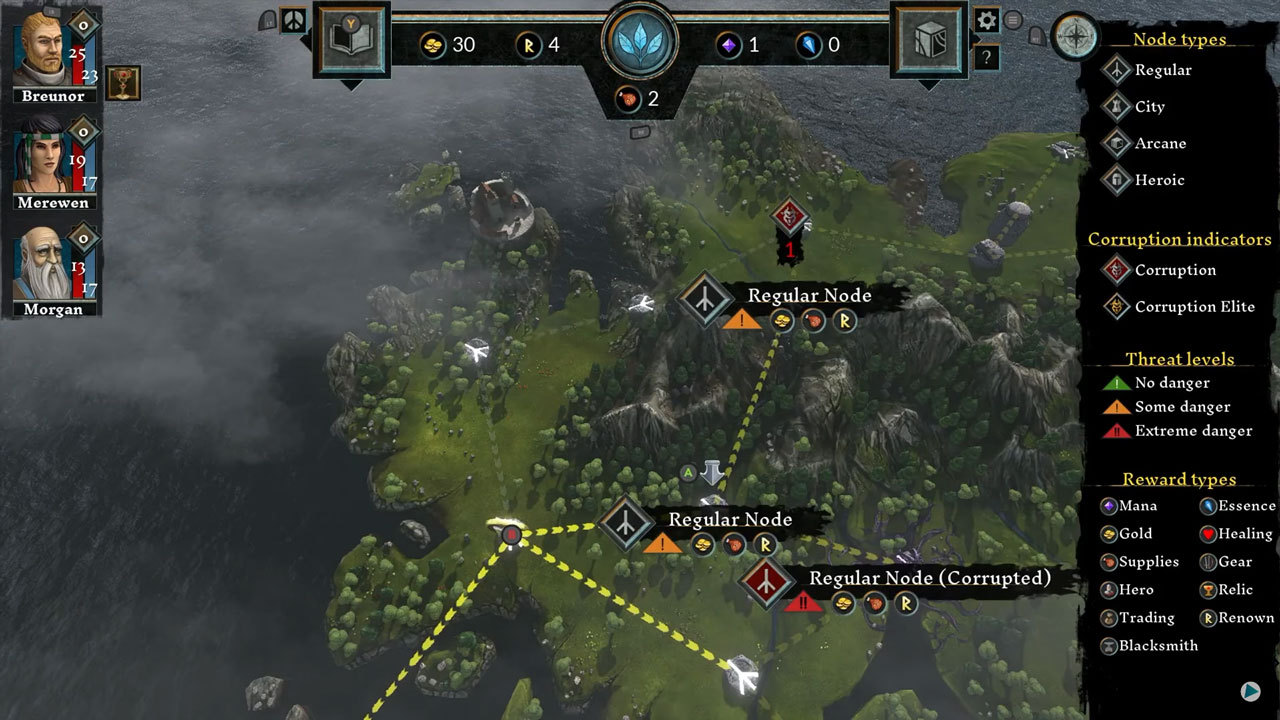Click the compass icon

coord(1075,36)
